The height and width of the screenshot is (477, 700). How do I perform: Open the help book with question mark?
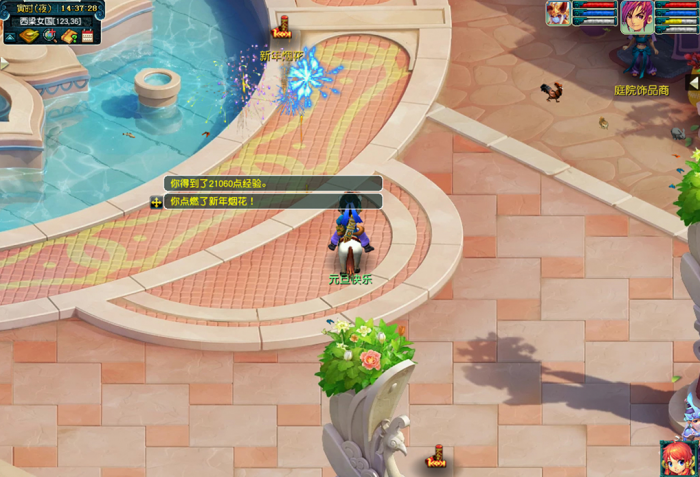69,36
